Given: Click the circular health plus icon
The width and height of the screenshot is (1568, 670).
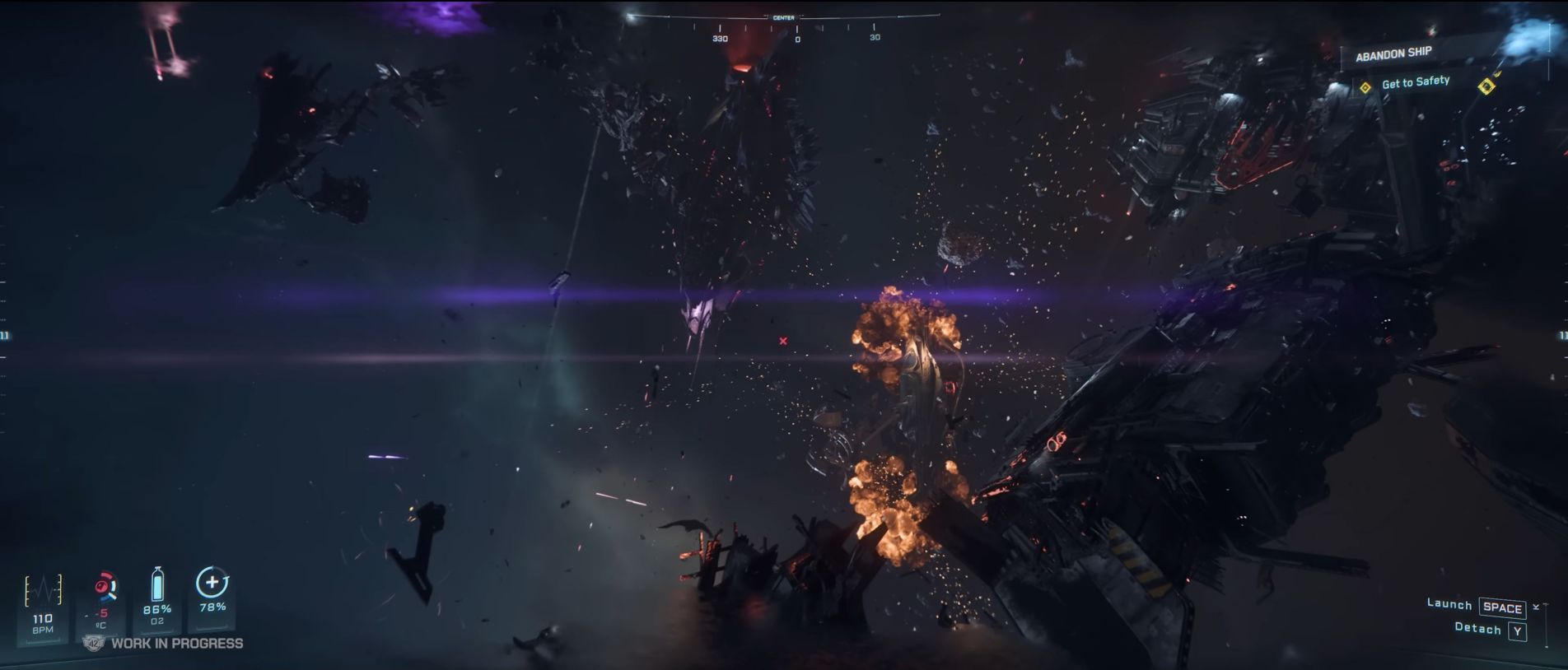Looking at the screenshot, I should coord(212,583).
